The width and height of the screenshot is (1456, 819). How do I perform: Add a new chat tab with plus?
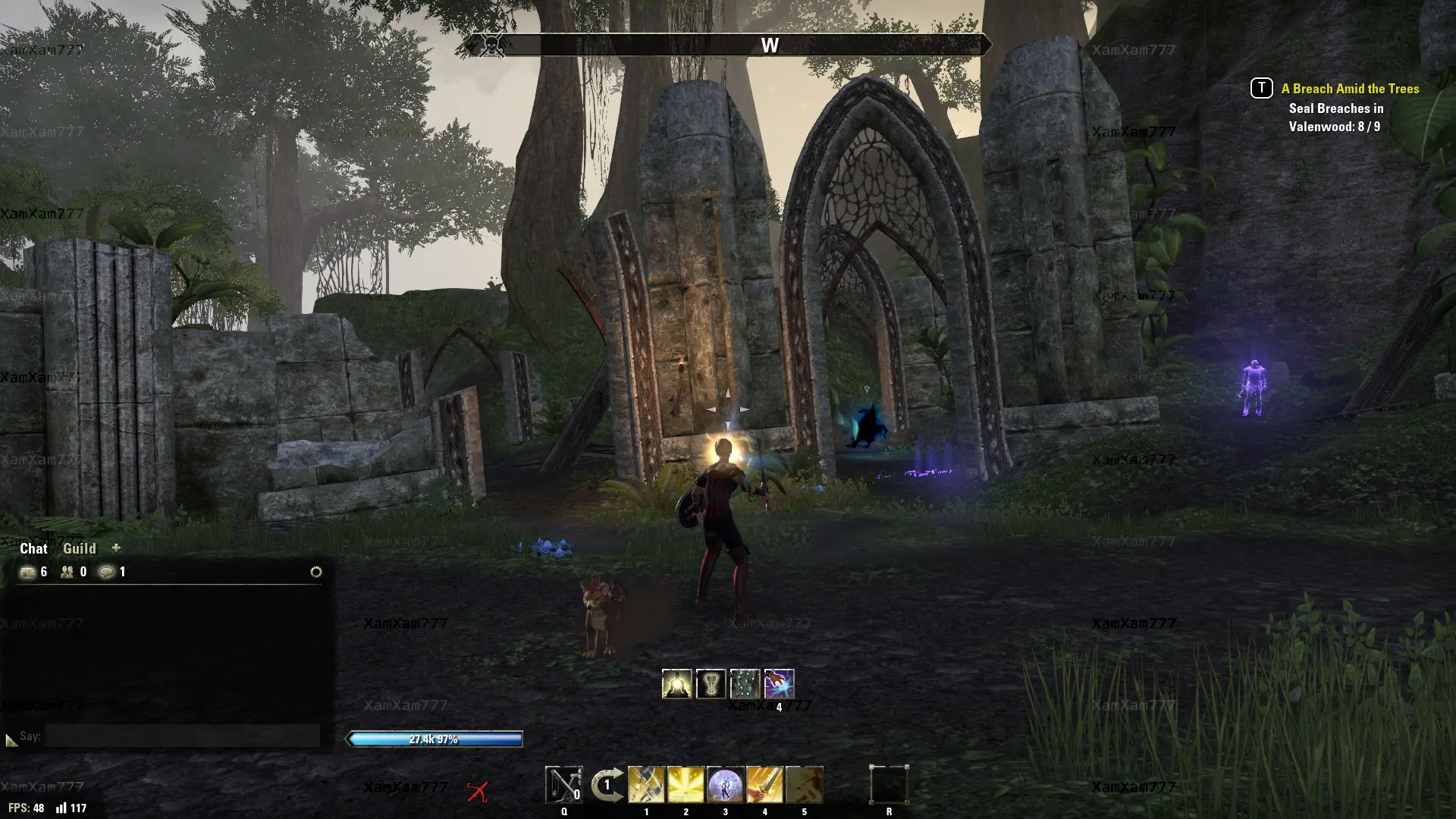(116, 548)
